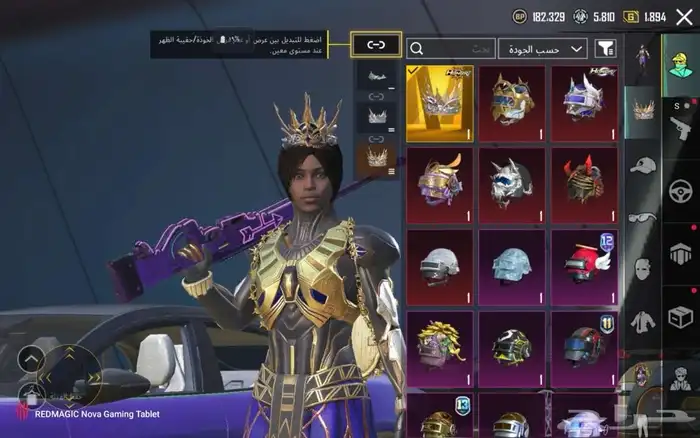Screen dimensions: 700x438
Task: Close the inventory screen
Action: [683, 16]
